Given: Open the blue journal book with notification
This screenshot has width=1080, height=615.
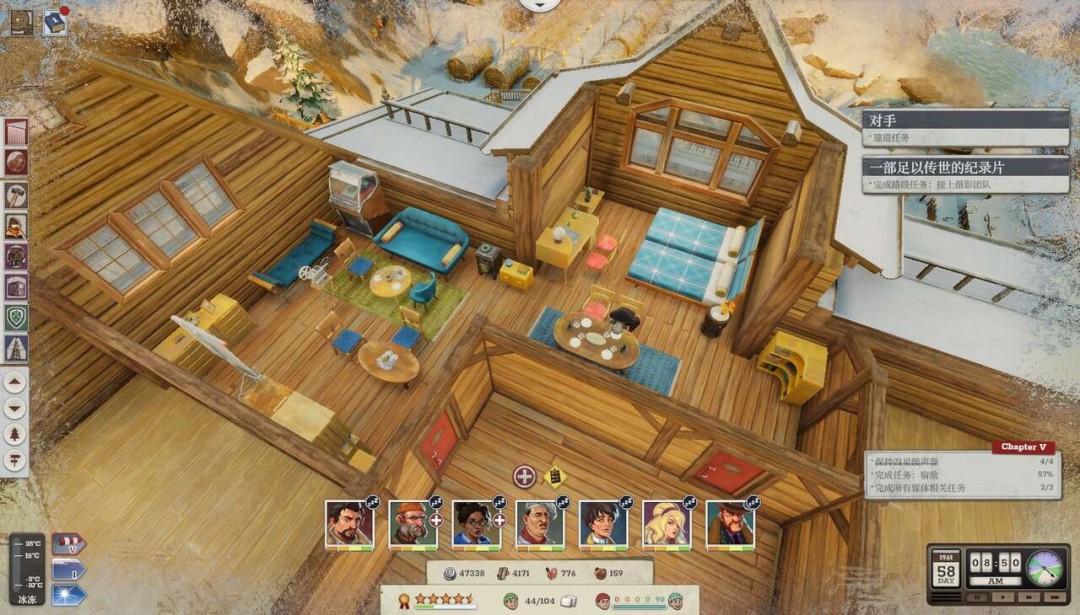Looking at the screenshot, I should [54, 21].
